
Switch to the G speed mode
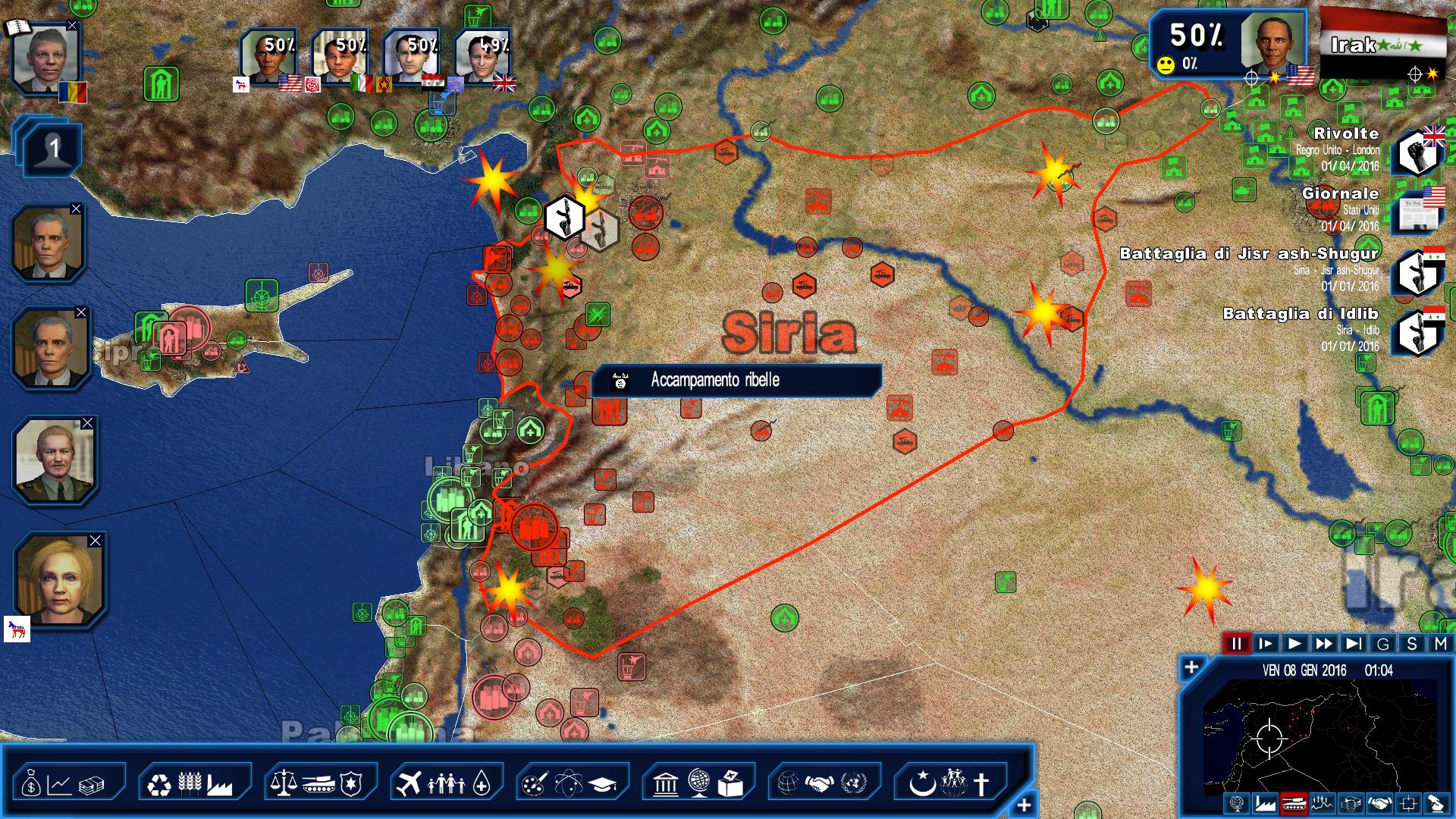pos(1383,645)
